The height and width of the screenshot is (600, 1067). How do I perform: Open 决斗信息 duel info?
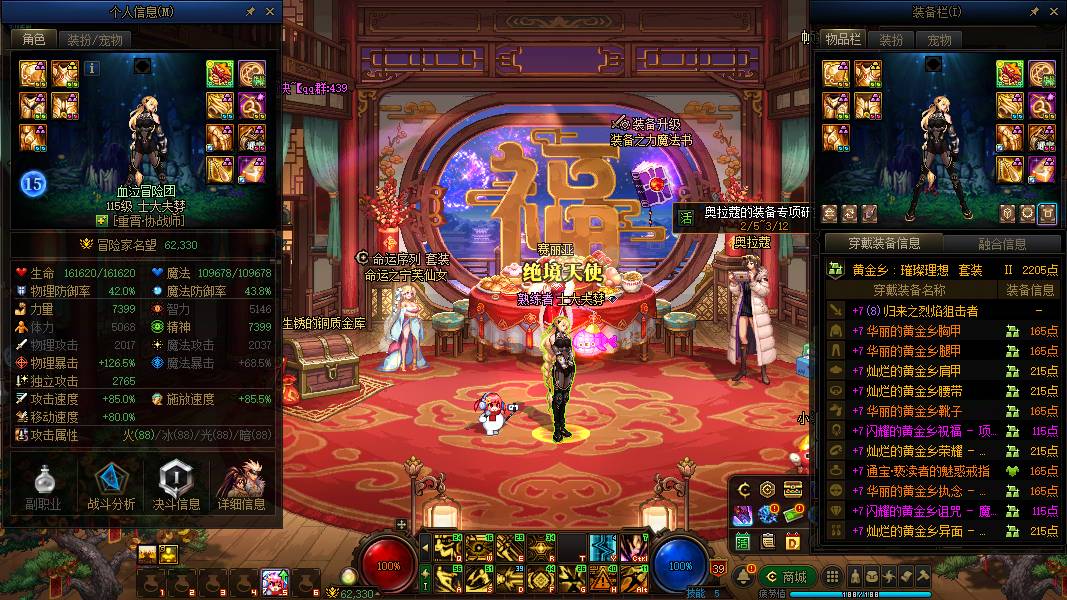(x=175, y=486)
